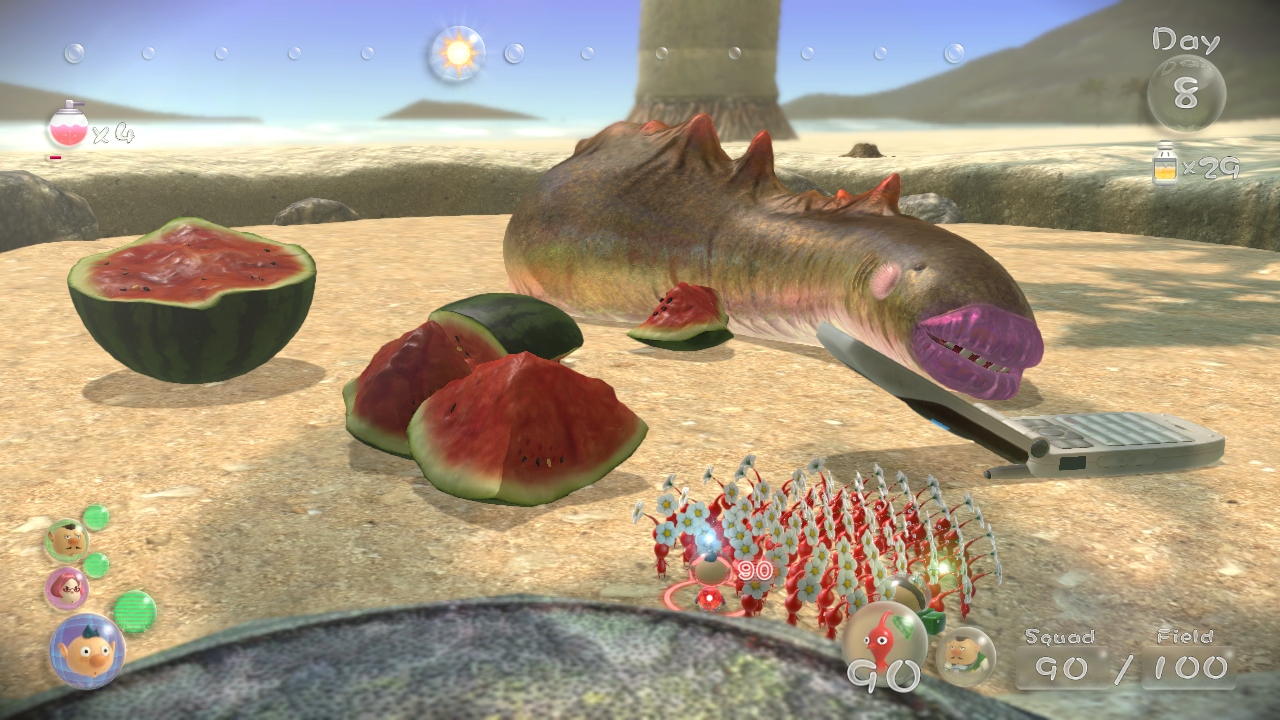
Task: Pick the Charlie throw-selection bubble beside Red Pikmin
Action: 965,654
